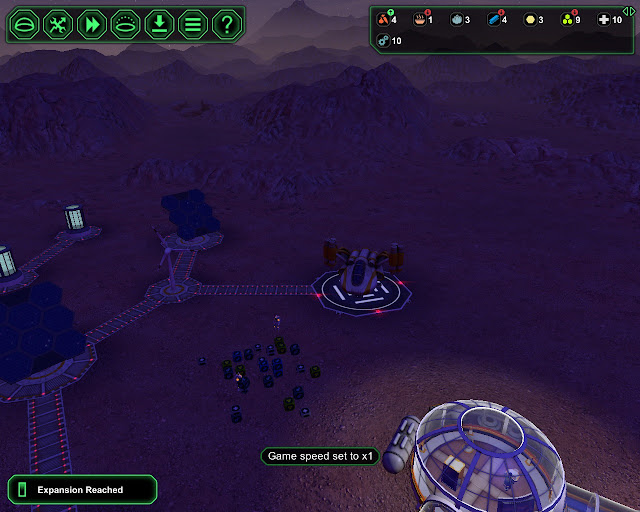640x512 pixels.
Task: Select the red vegetable food icon
Action: (383, 20)
